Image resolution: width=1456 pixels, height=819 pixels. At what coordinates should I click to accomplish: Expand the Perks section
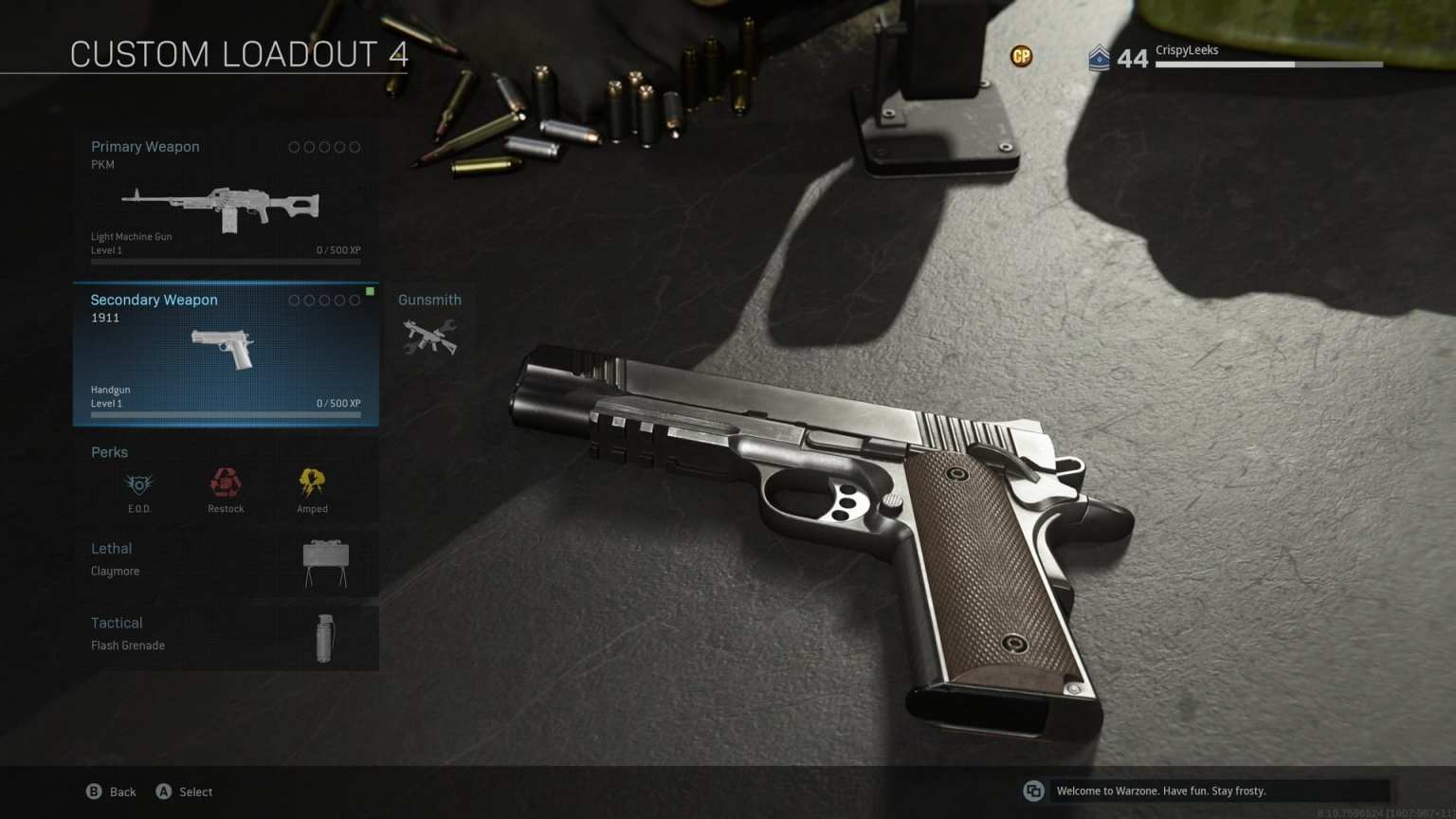pyautogui.click(x=109, y=452)
